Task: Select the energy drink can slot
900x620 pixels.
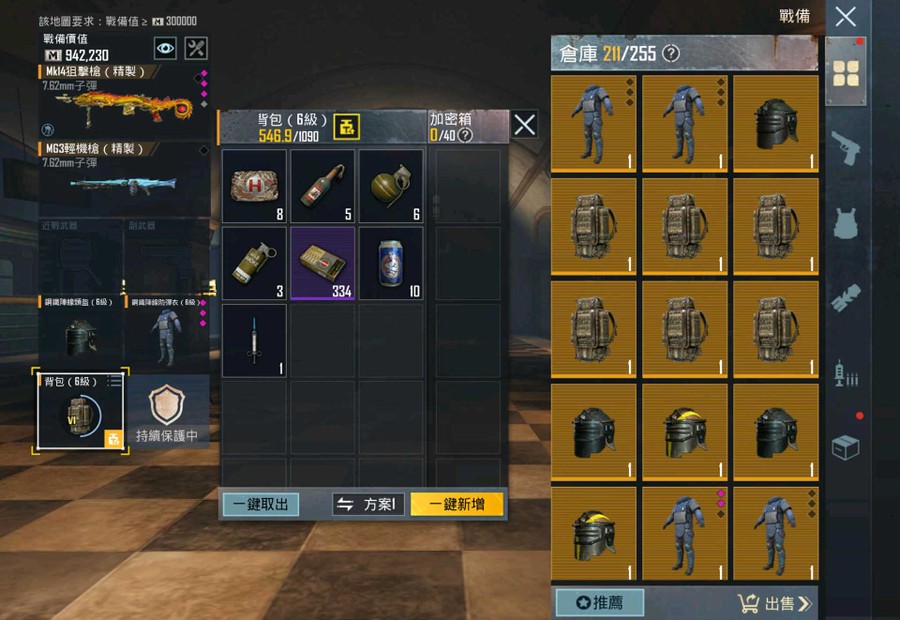Action: coord(391,263)
